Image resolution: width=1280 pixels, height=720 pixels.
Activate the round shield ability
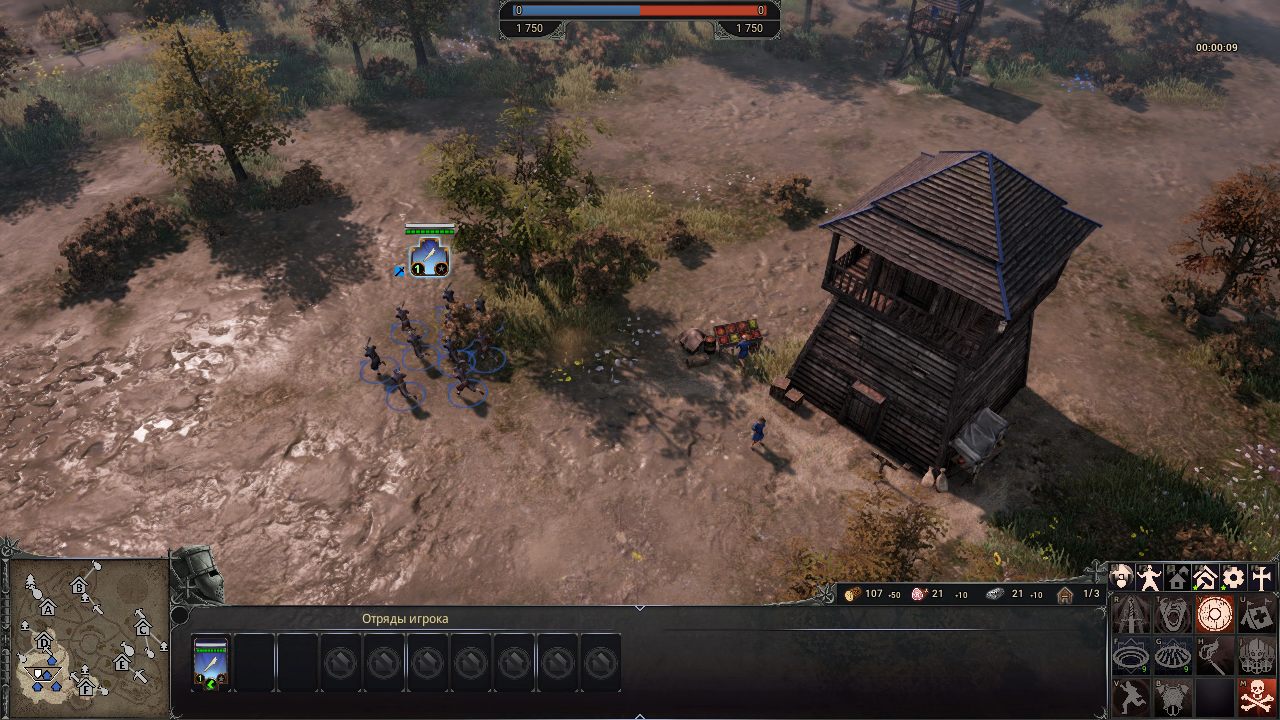[1215, 613]
